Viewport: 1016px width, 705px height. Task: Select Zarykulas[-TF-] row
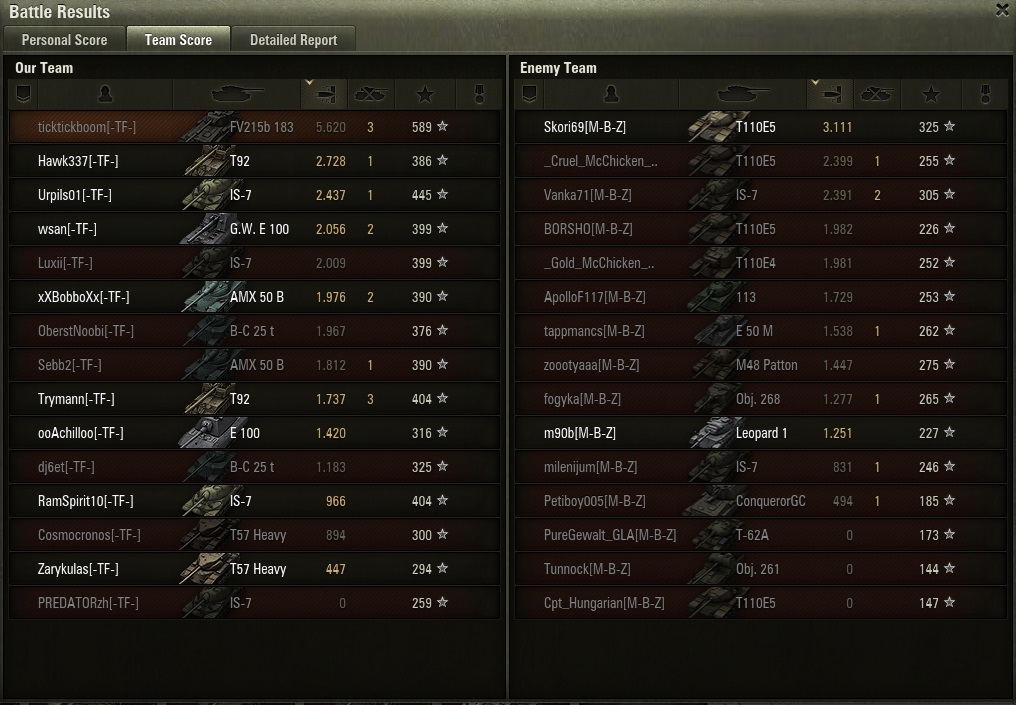pyautogui.click(x=78, y=569)
